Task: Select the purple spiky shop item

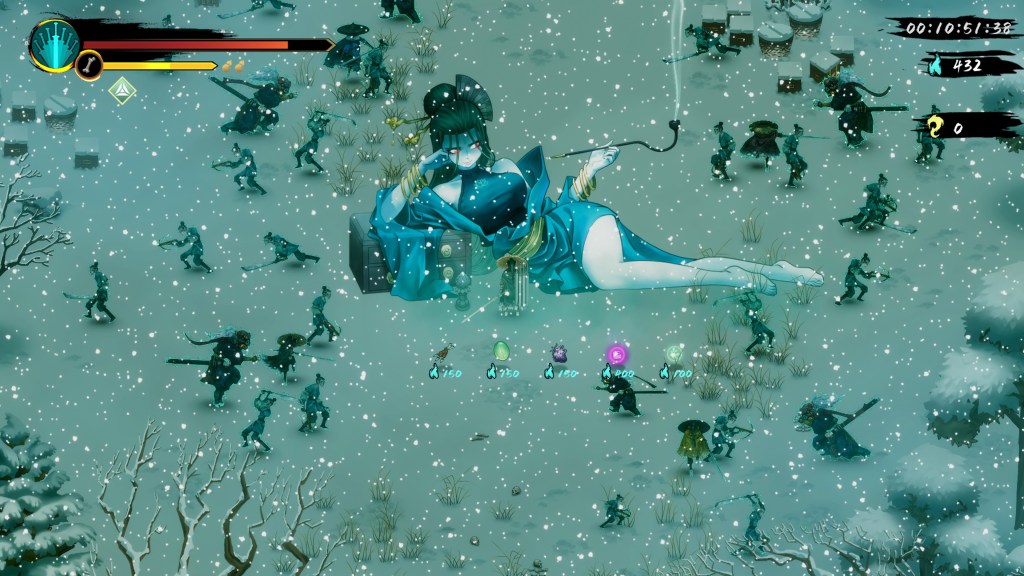Action: click(559, 352)
